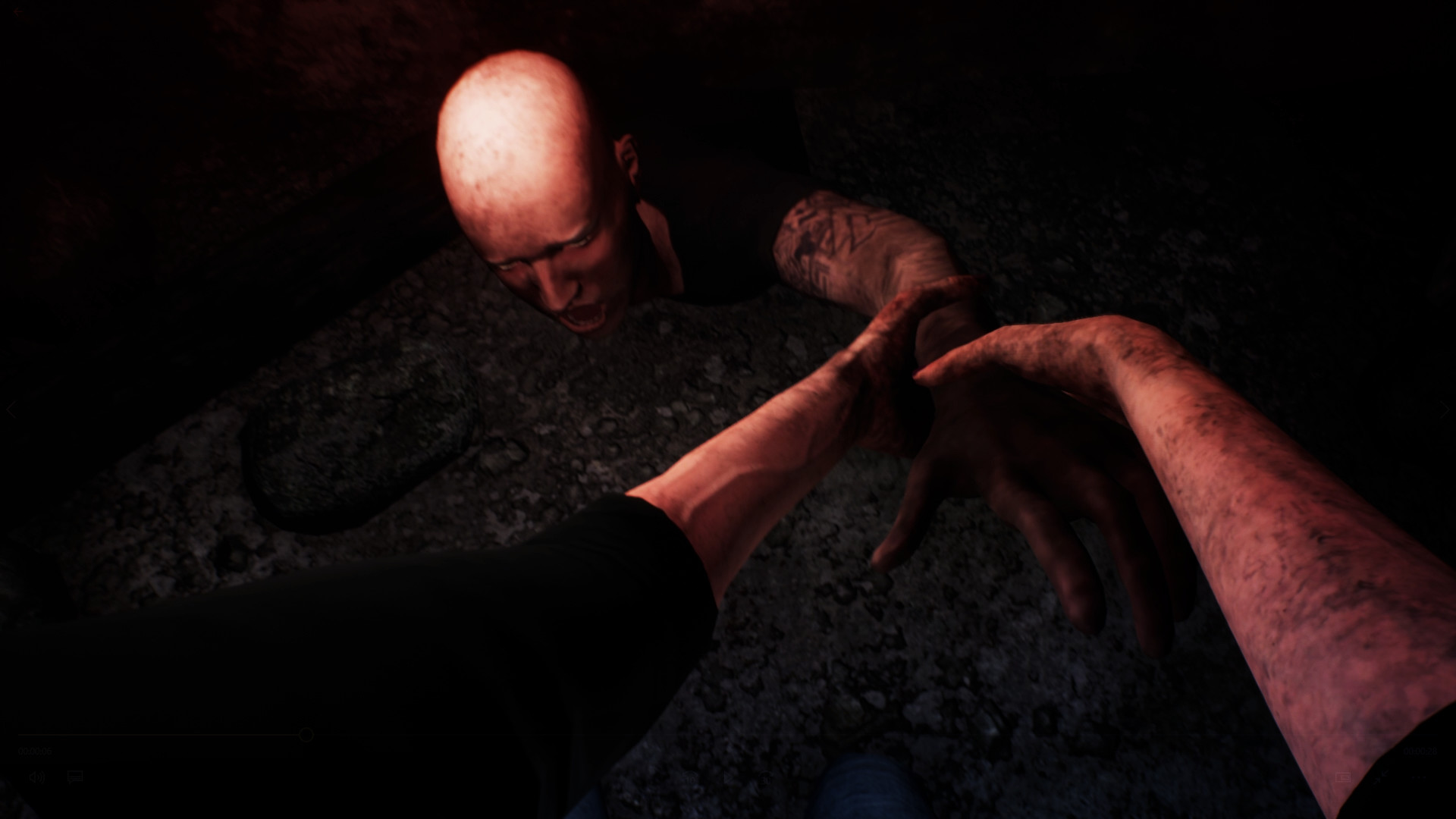Open the three-dot more options icon
Screen dimensions: 1456x819
pyautogui.click(x=1420, y=777)
